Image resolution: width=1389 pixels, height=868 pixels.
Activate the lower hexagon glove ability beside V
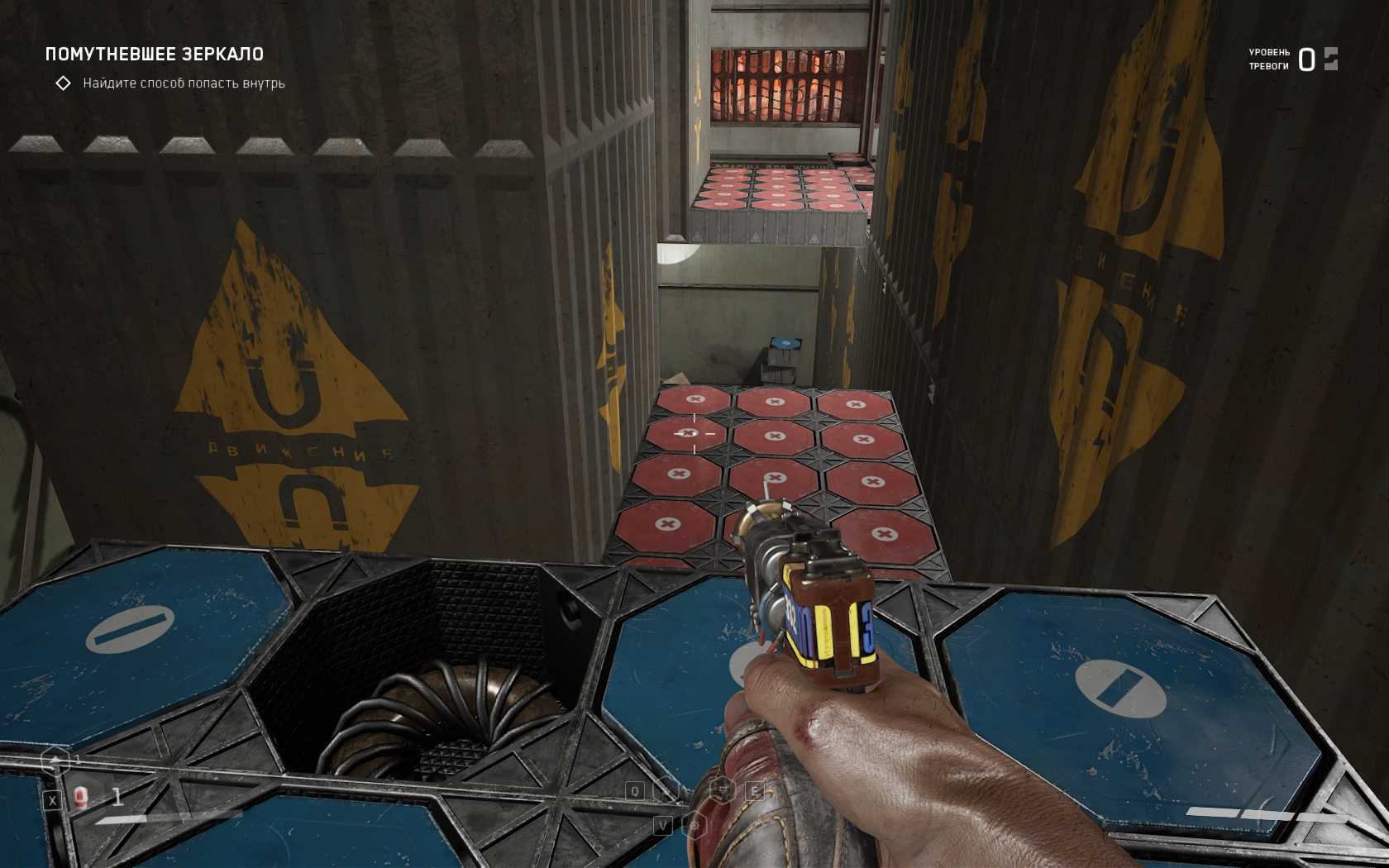tap(696, 825)
